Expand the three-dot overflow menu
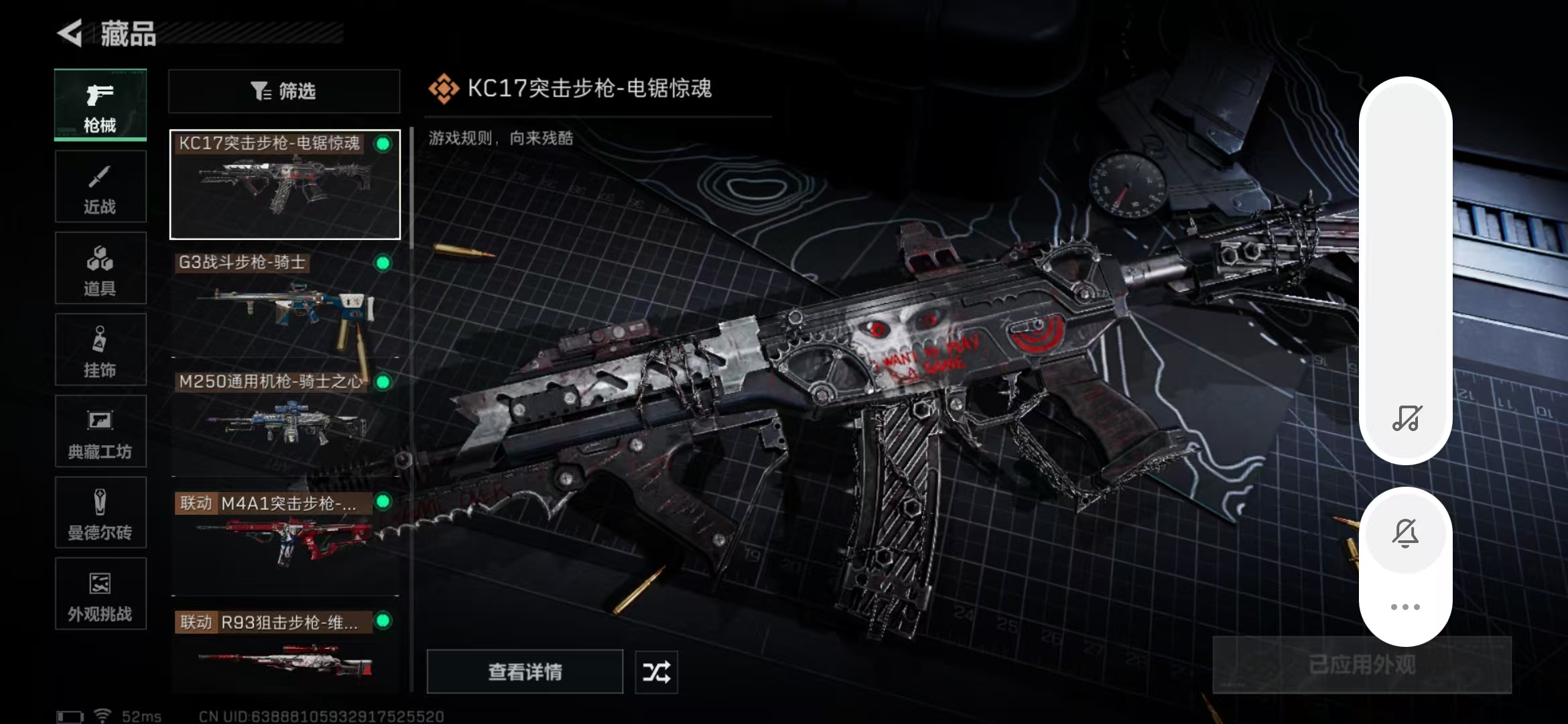Viewport: 1568px width, 724px height. [x=1406, y=607]
